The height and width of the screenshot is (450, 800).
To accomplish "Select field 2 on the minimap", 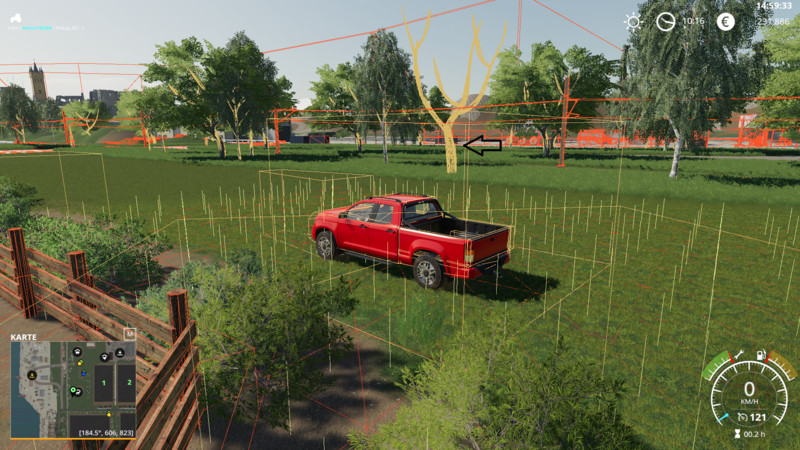I will pyautogui.click(x=127, y=383).
